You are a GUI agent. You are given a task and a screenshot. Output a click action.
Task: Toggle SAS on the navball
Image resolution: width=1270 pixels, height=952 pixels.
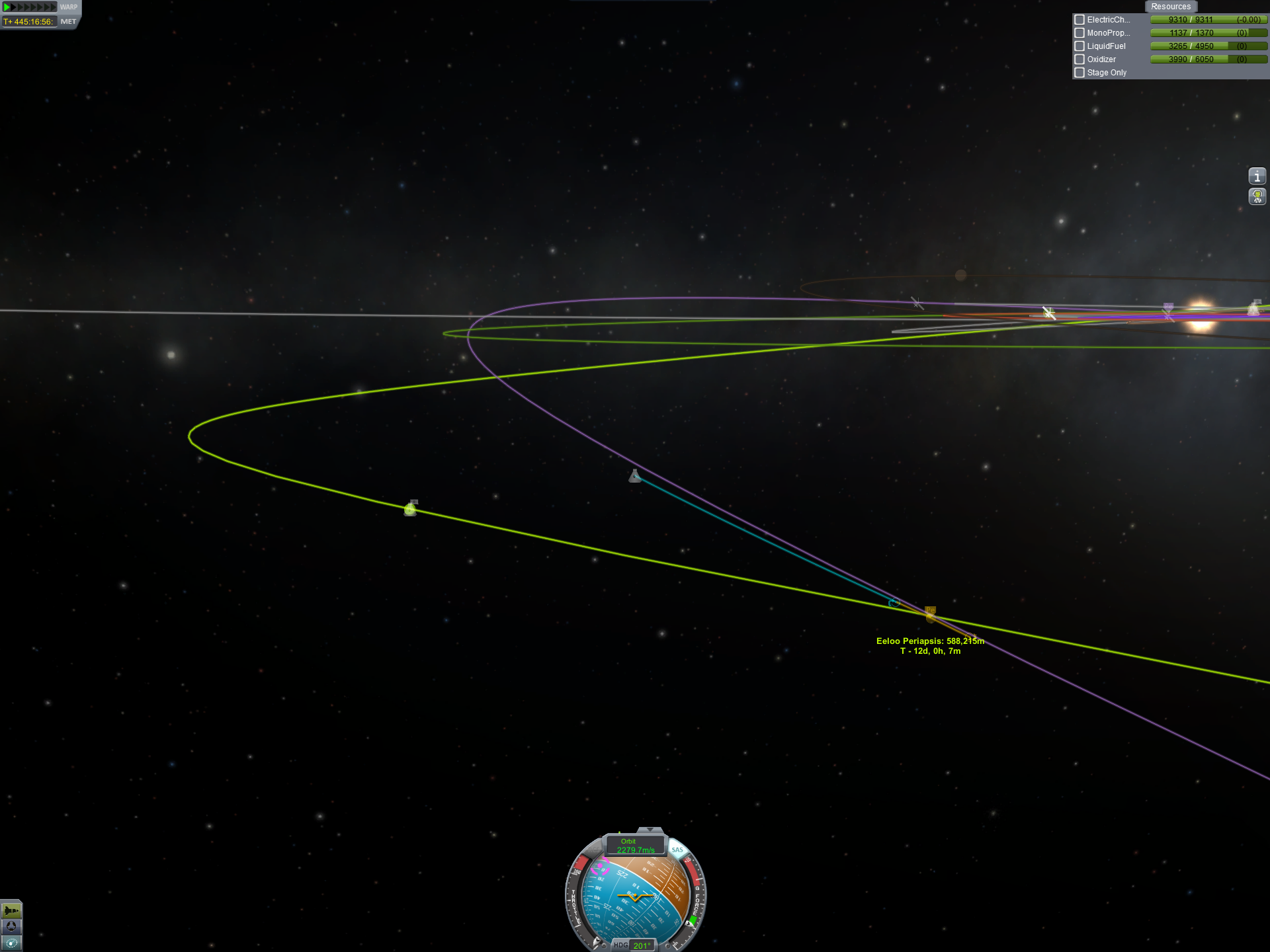tap(677, 850)
